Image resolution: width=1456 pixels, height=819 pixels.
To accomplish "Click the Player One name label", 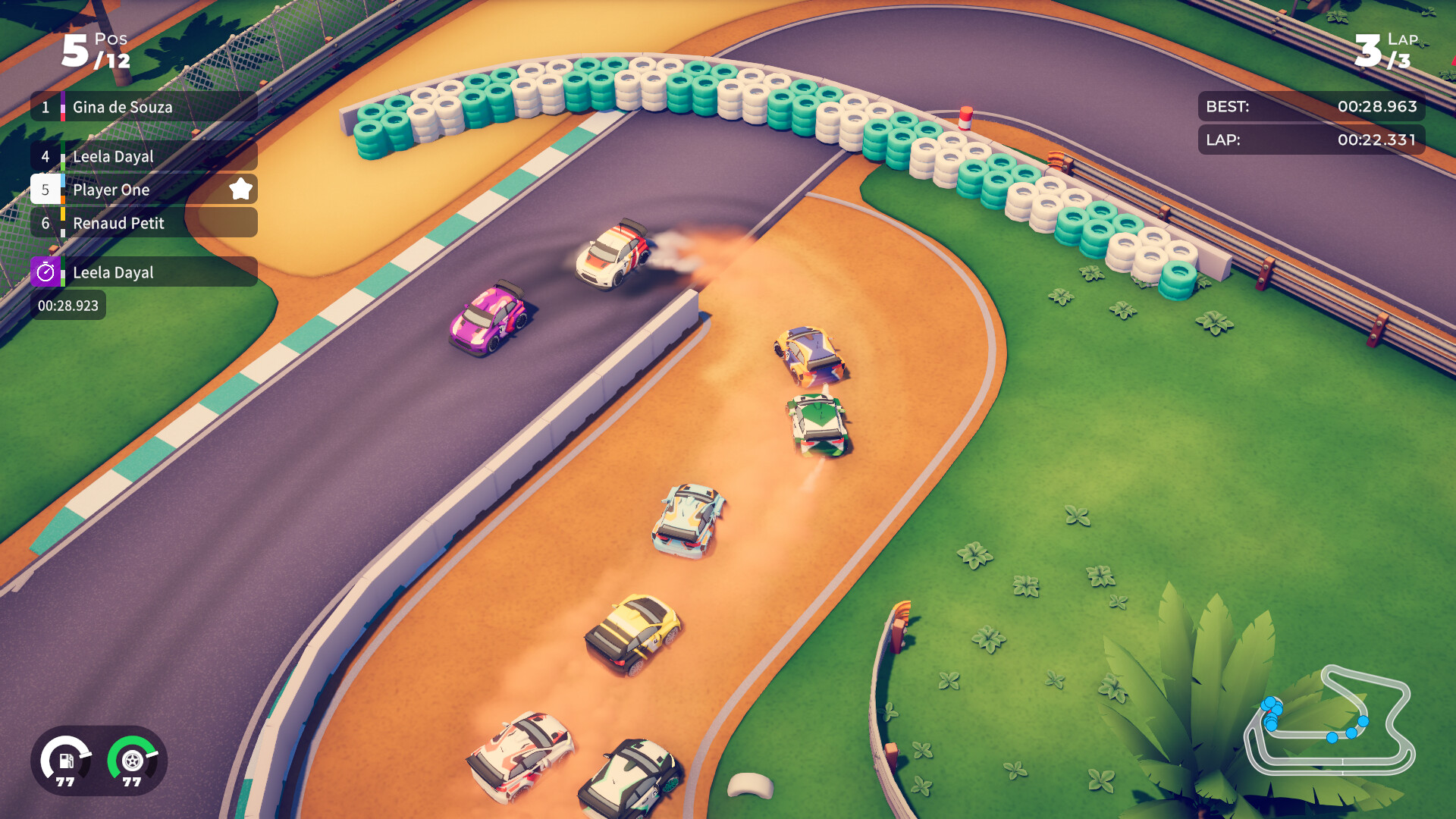I will (x=111, y=190).
